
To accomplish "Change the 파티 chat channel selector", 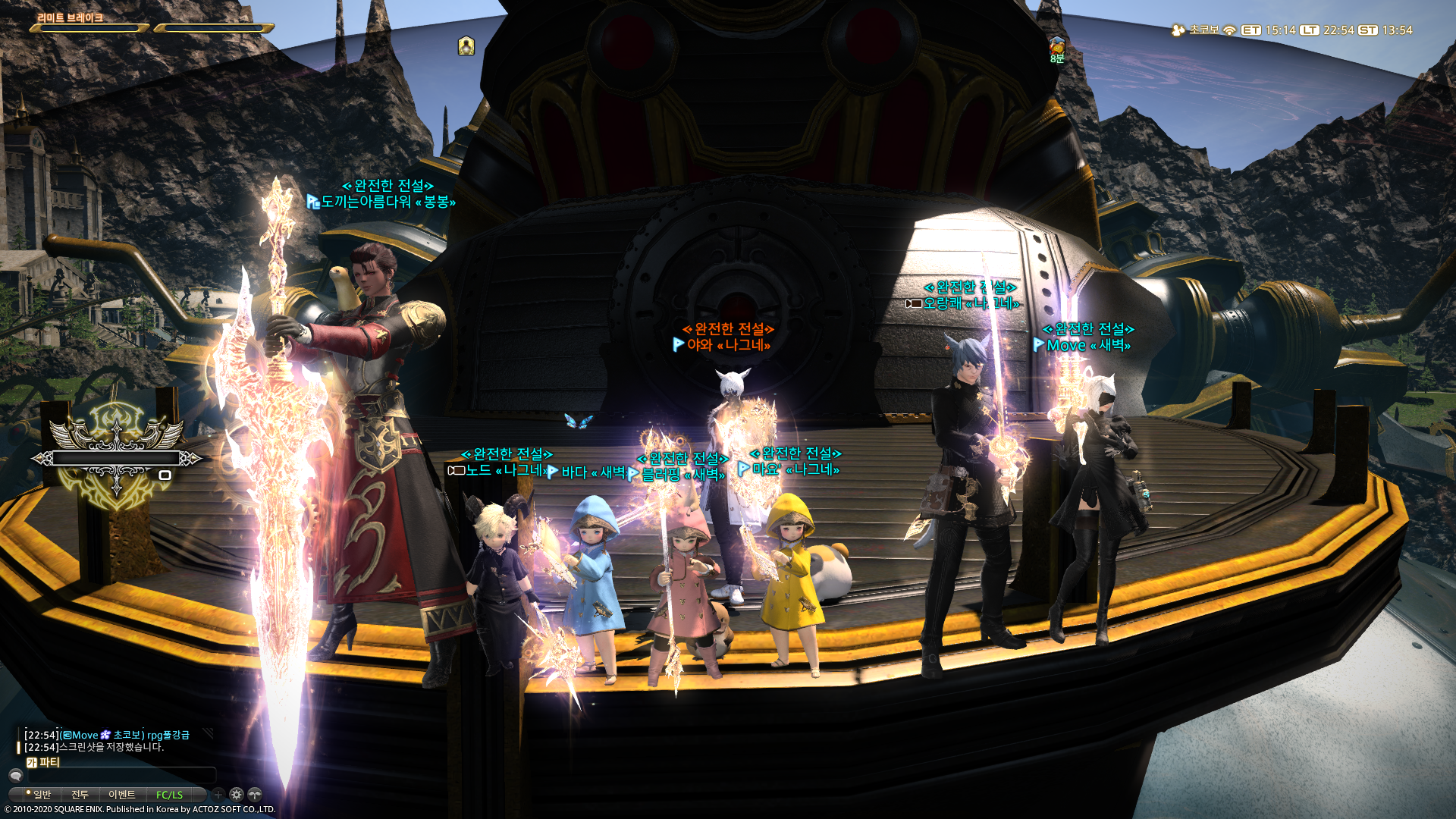I will point(43,762).
